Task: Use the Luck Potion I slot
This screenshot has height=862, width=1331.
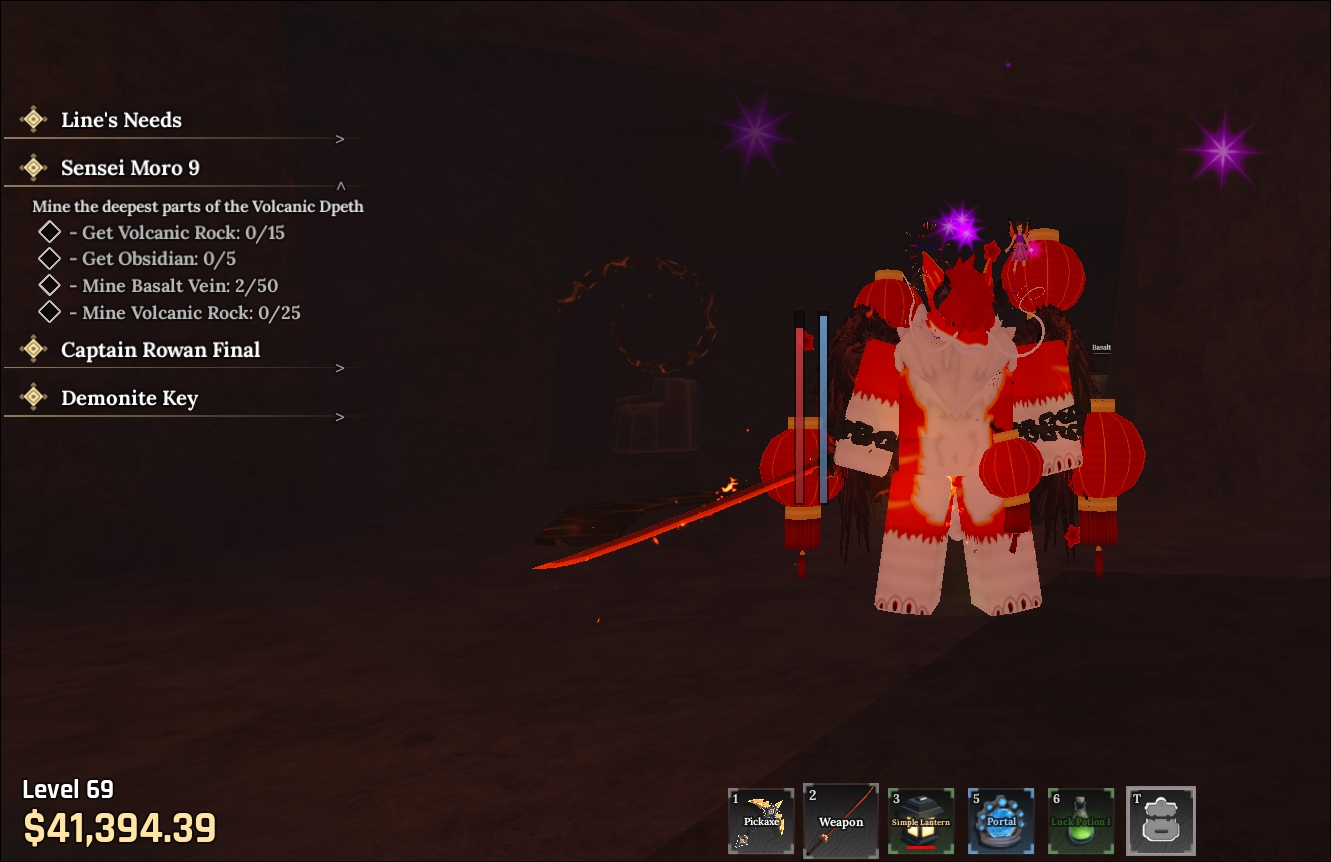Action: (1081, 821)
